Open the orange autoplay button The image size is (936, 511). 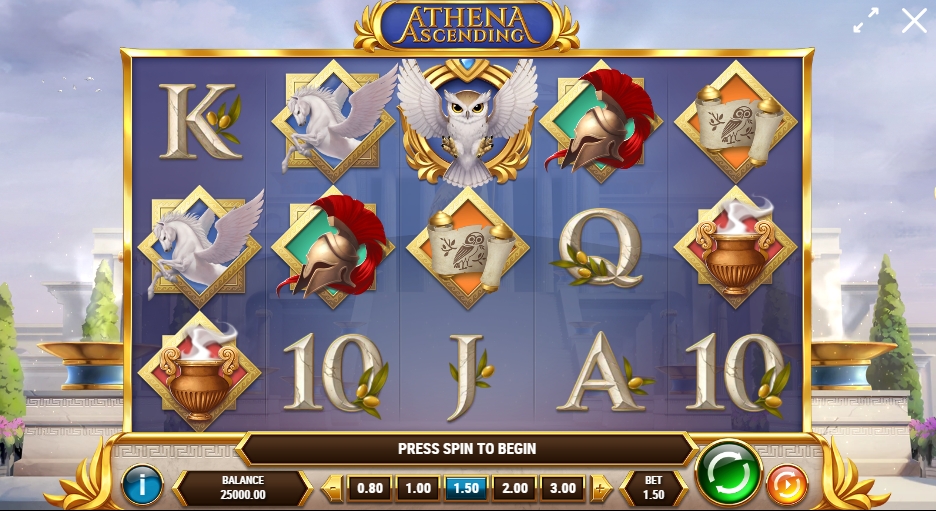pos(786,486)
